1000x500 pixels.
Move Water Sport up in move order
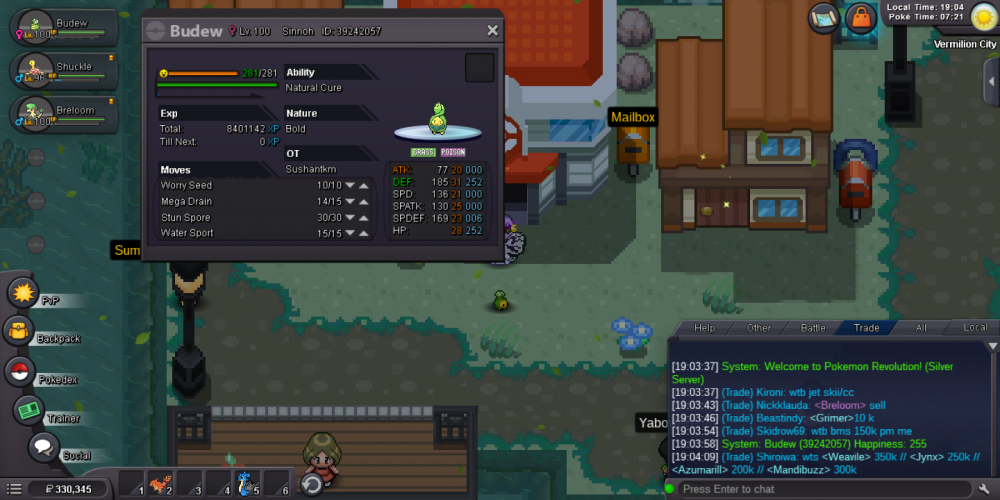[x=366, y=234]
